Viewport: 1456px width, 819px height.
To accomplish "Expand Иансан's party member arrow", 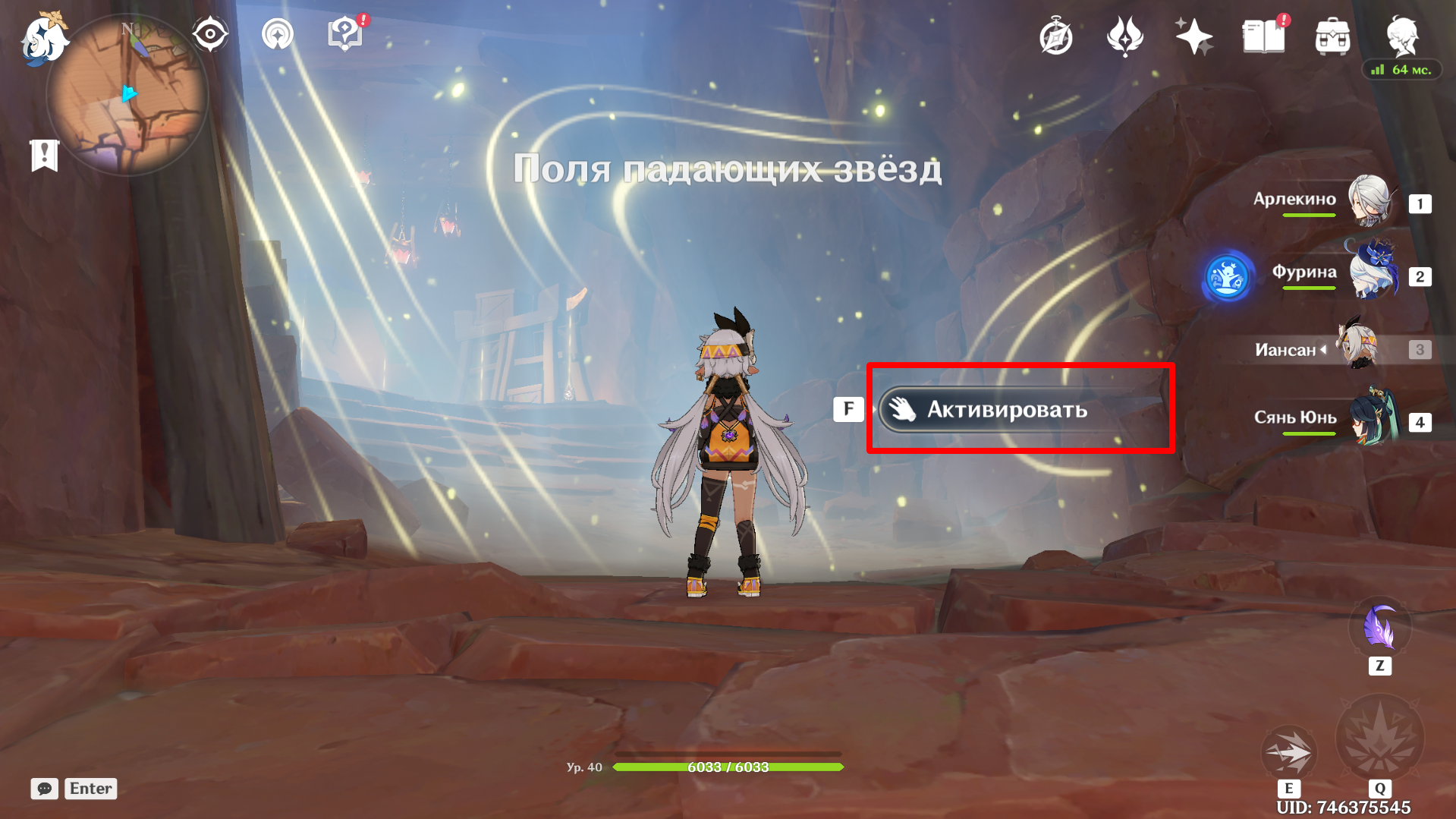I will click(1324, 349).
